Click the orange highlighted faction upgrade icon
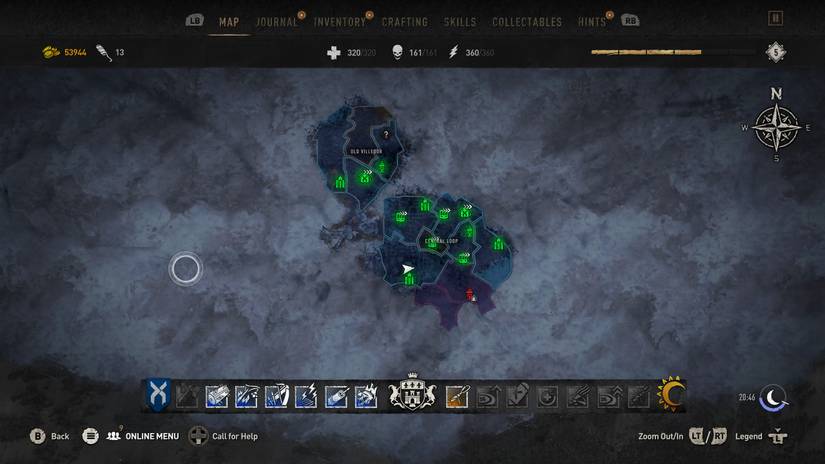This screenshot has width=825, height=464. [457, 396]
